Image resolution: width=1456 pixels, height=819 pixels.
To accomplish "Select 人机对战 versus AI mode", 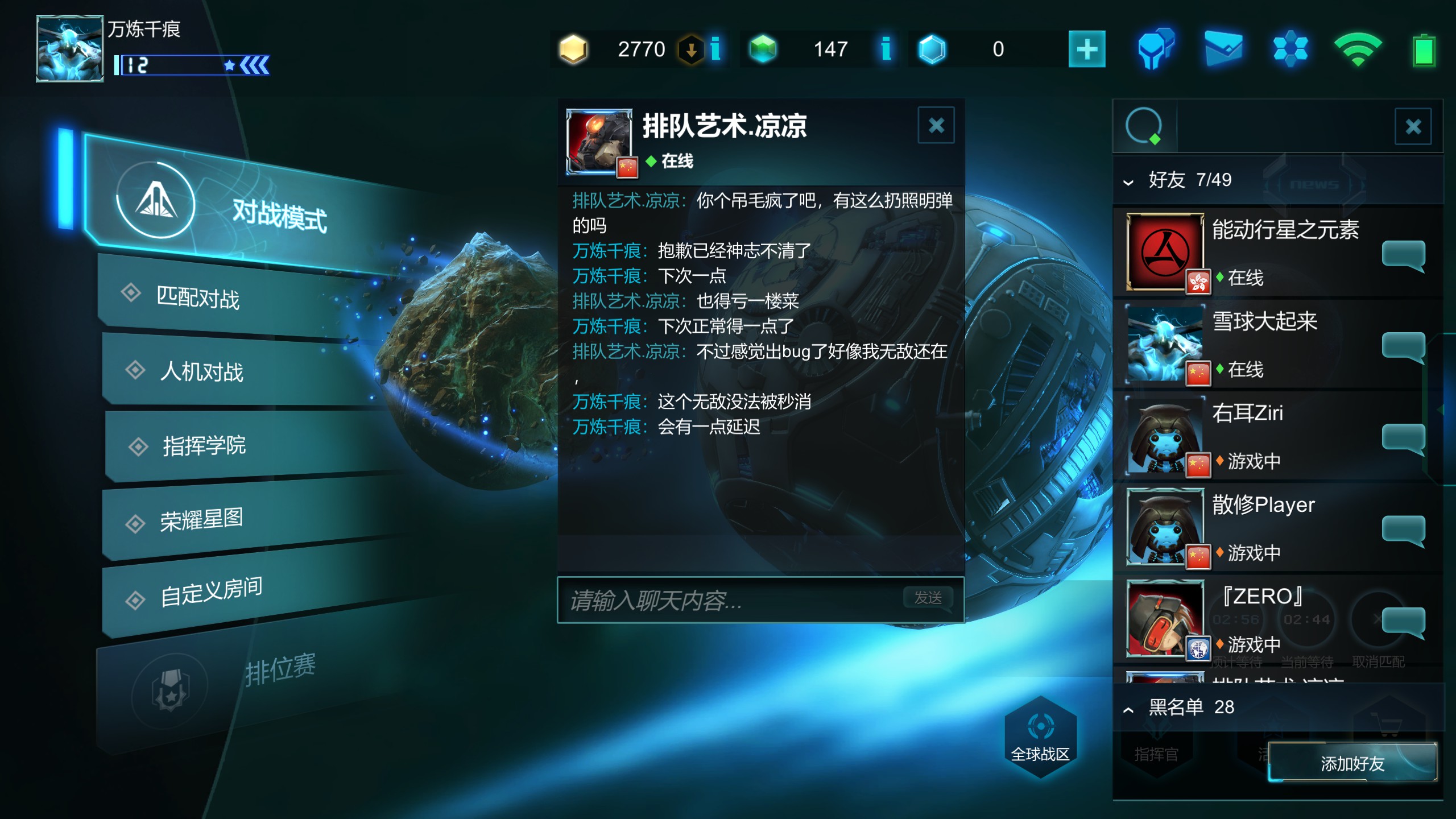I will point(201,372).
